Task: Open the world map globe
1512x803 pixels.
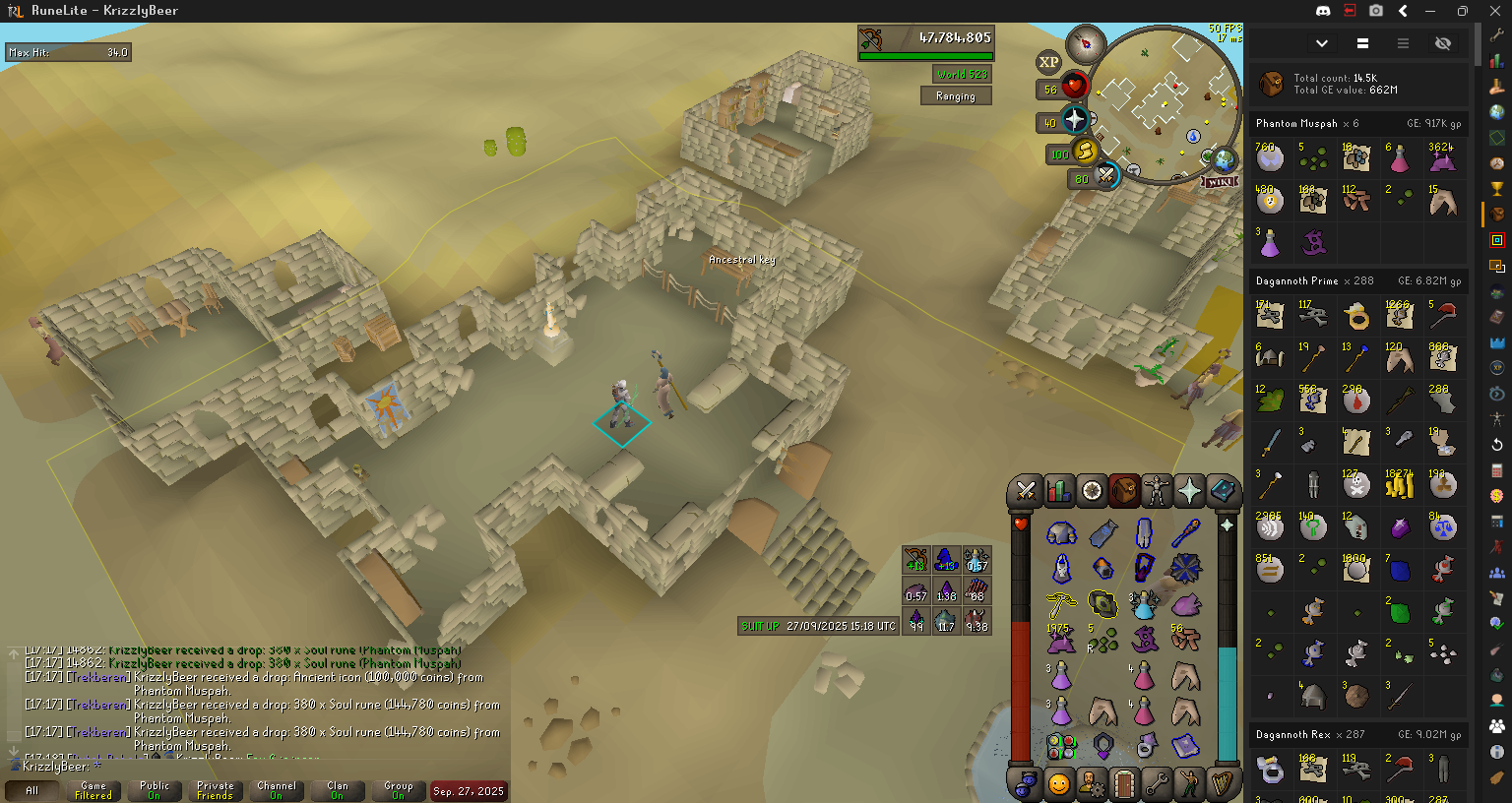Action: pyautogui.click(x=1224, y=158)
